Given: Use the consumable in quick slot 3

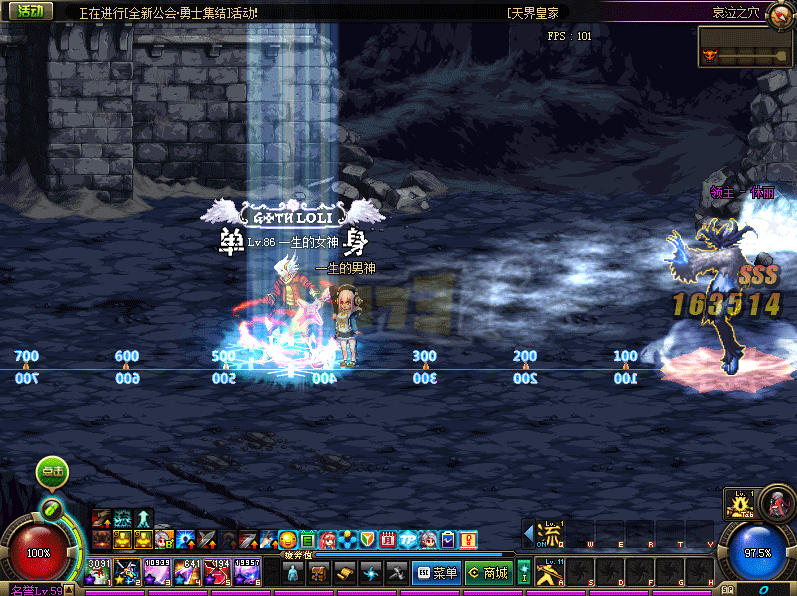Looking at the screenshot, I should click(x=158, y=573).
